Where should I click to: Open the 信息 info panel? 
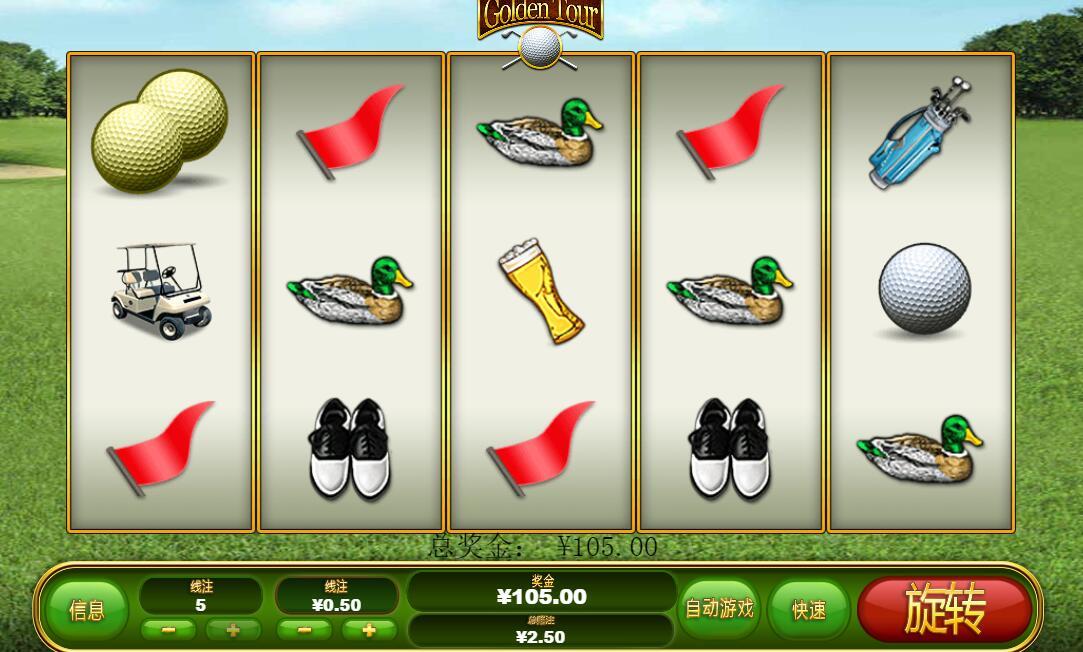tap(86, 610)
